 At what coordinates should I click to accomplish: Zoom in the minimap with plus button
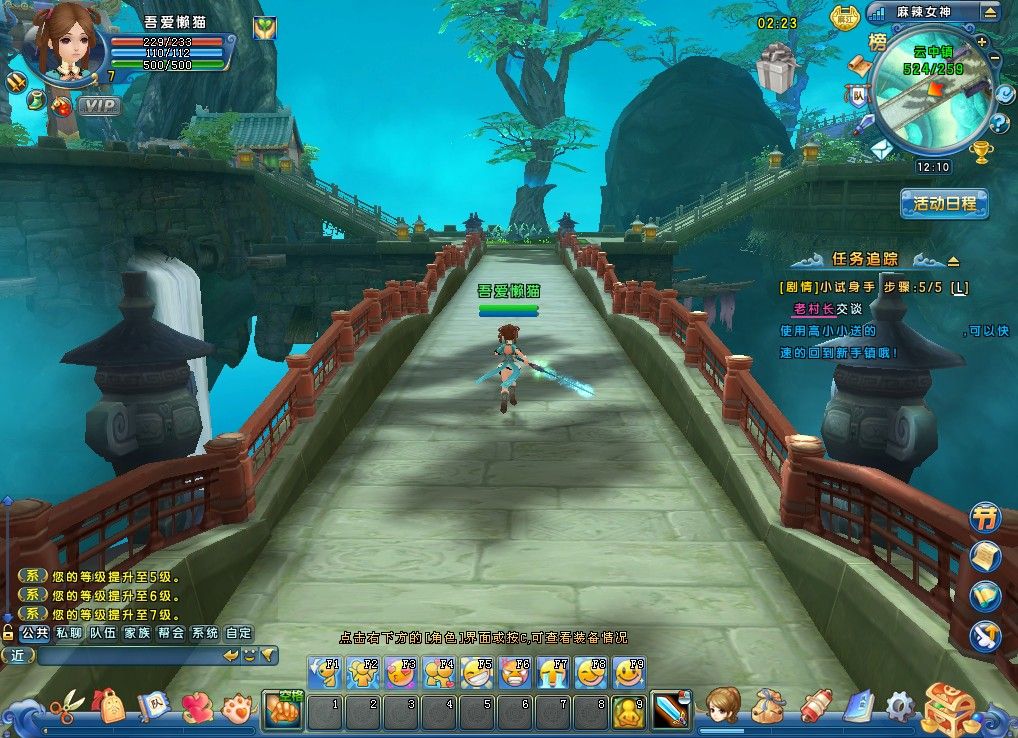(x=982, y=42)
